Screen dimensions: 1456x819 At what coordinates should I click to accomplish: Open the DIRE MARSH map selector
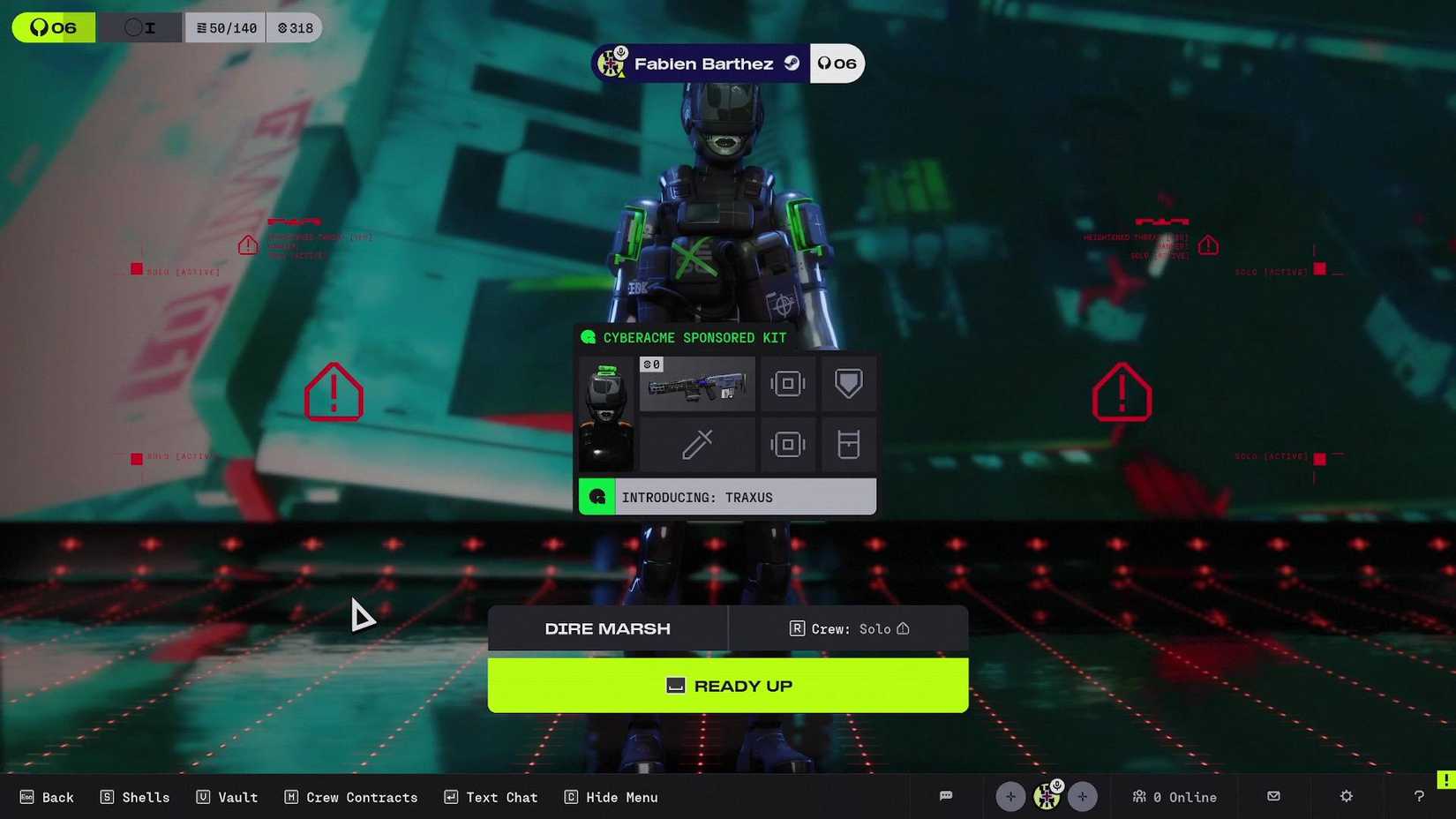pos(607,628)
